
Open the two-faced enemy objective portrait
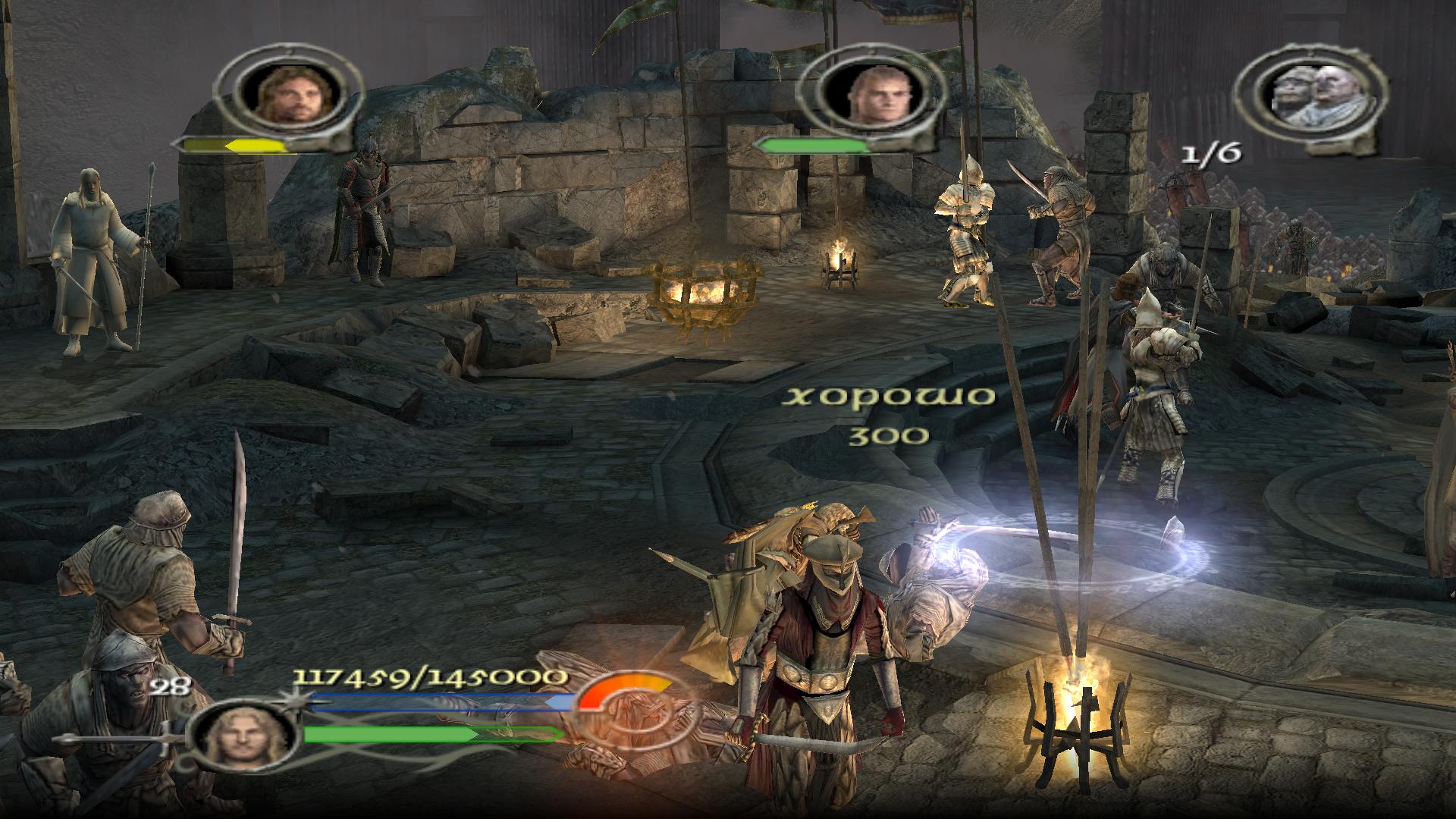[x=1310, y=94]
